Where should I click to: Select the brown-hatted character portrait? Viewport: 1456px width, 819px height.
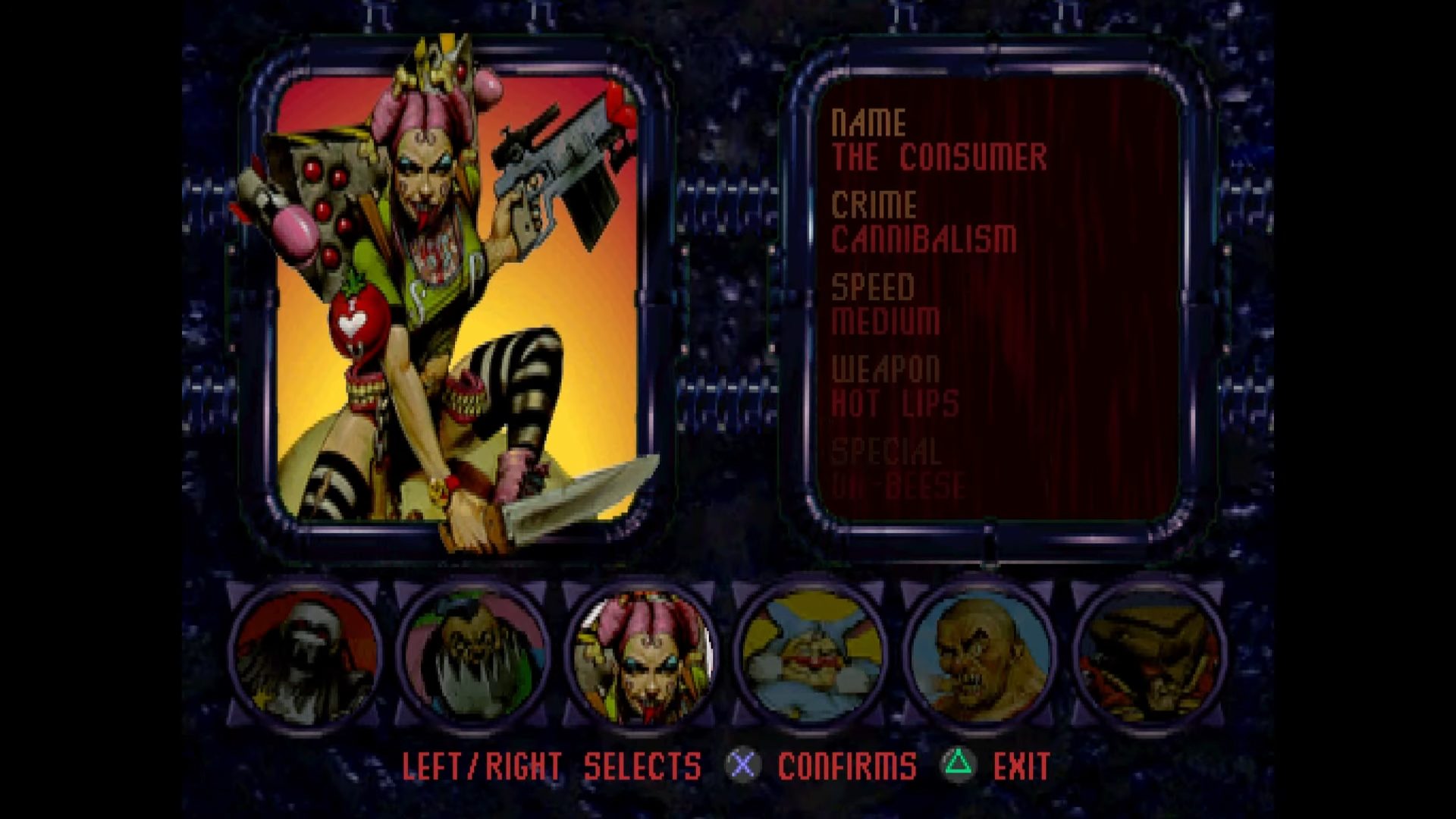pos(1148,658)
